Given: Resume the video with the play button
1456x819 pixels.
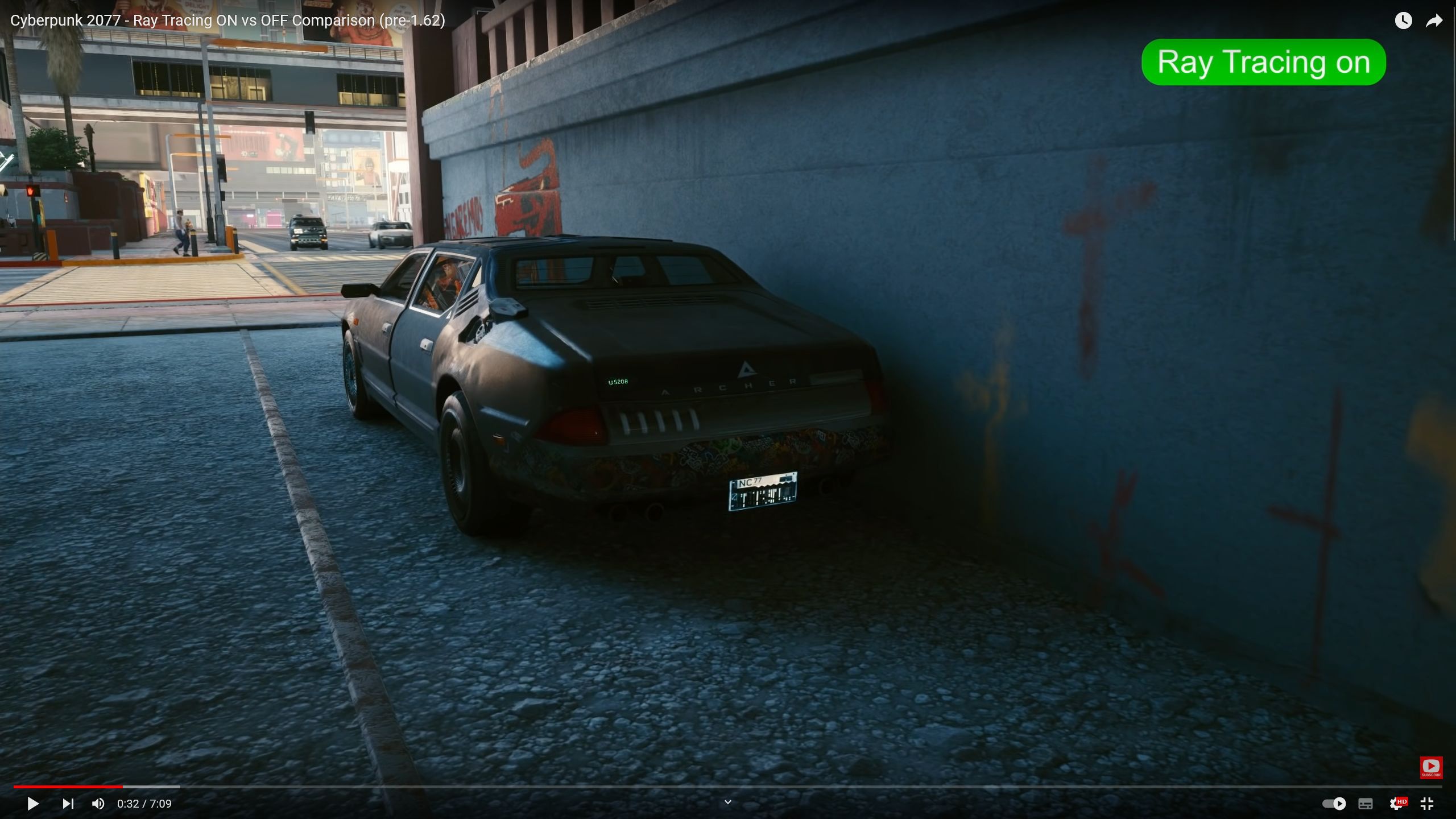Looking at the screenshot, I should coord(33,804).
